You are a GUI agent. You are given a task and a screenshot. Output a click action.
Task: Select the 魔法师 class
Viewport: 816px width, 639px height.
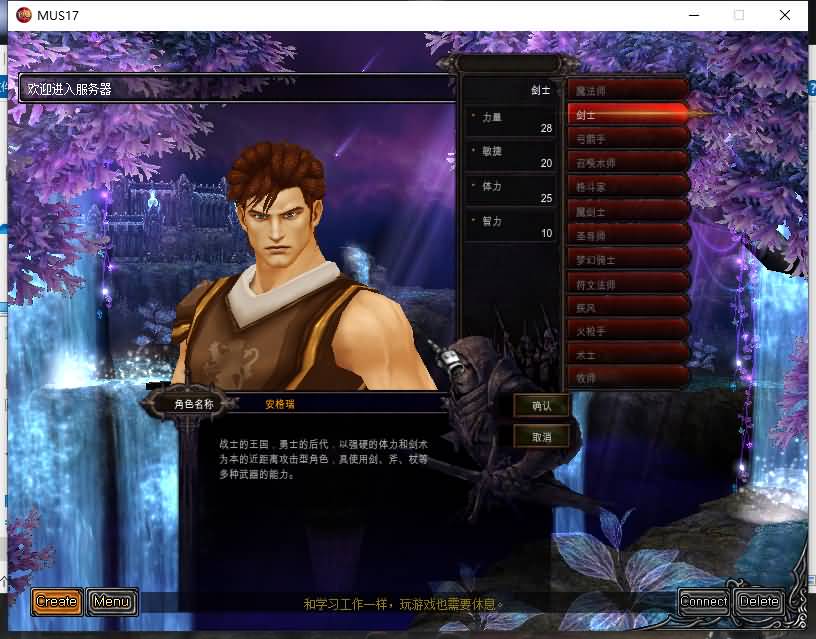point(627,91)
